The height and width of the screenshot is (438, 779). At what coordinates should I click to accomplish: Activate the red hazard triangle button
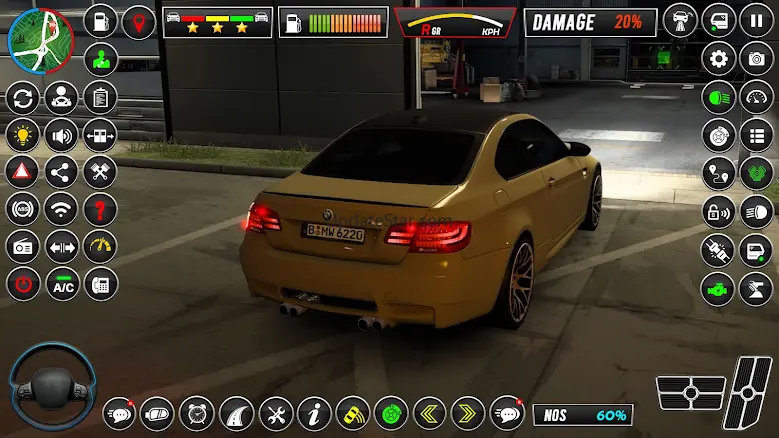tap(23, 172)
